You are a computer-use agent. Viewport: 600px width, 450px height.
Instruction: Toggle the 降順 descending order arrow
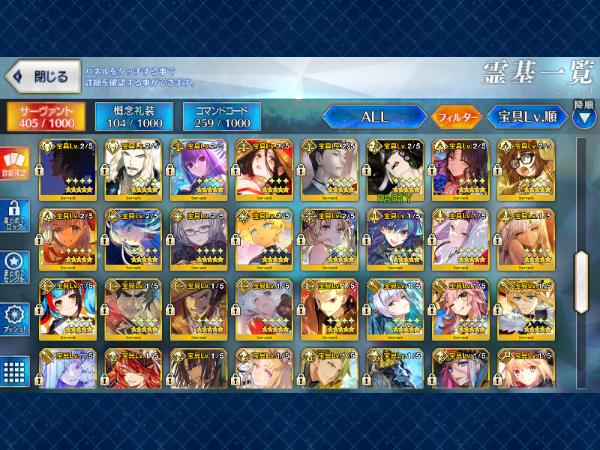583,109
